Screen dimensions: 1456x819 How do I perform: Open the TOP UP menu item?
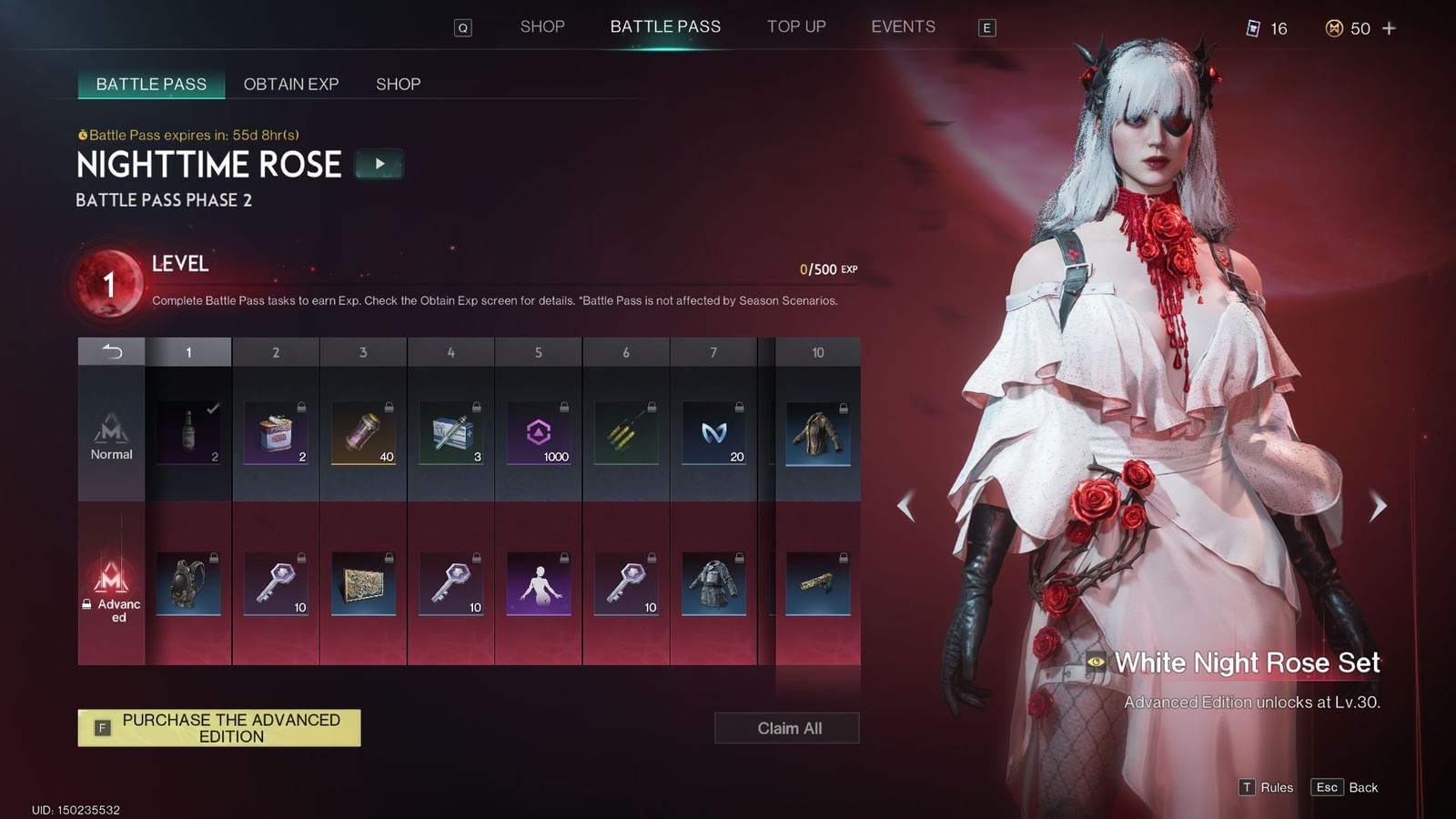click(796, 26)
